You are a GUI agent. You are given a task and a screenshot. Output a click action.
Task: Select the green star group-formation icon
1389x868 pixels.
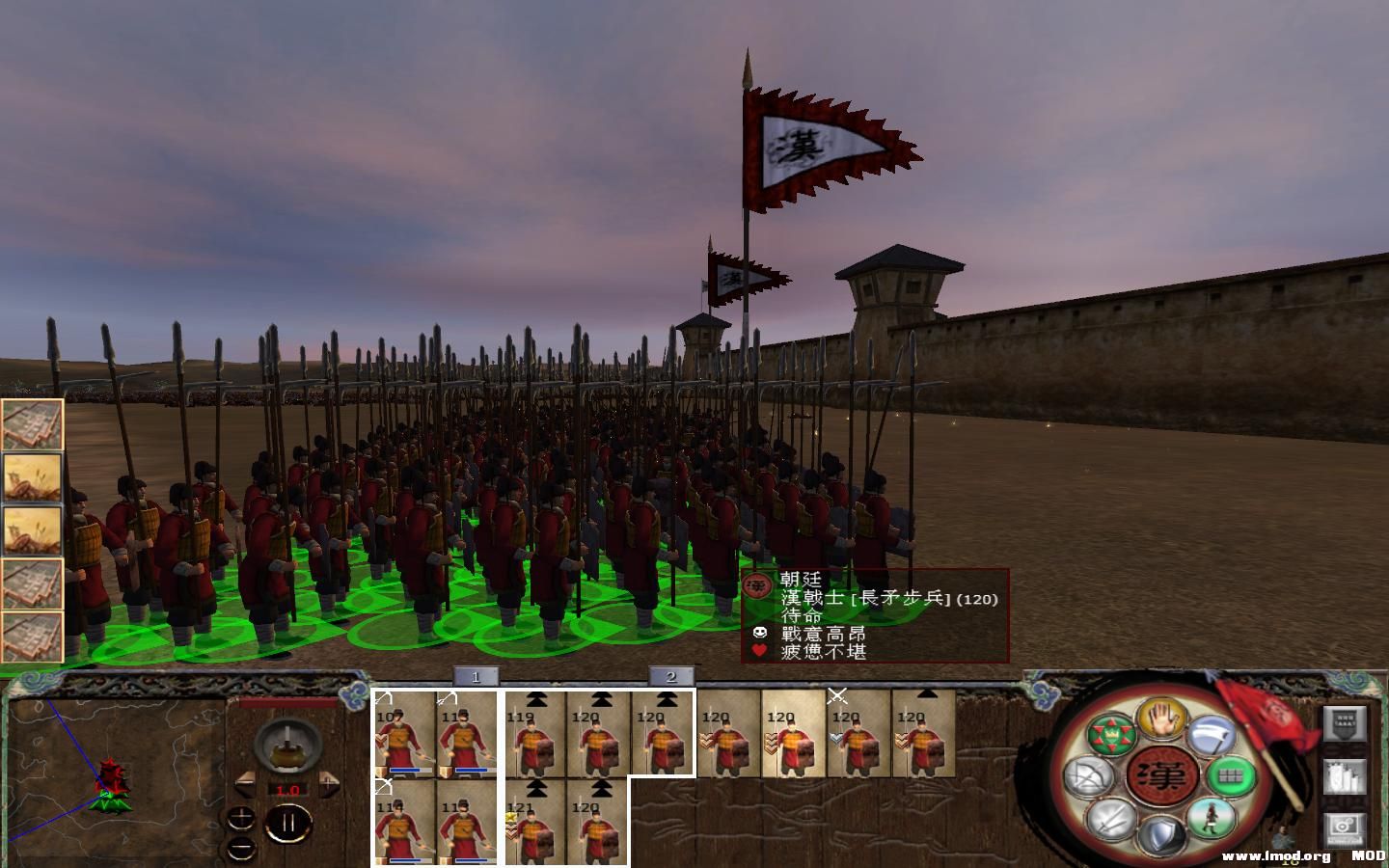(1113, 733)
